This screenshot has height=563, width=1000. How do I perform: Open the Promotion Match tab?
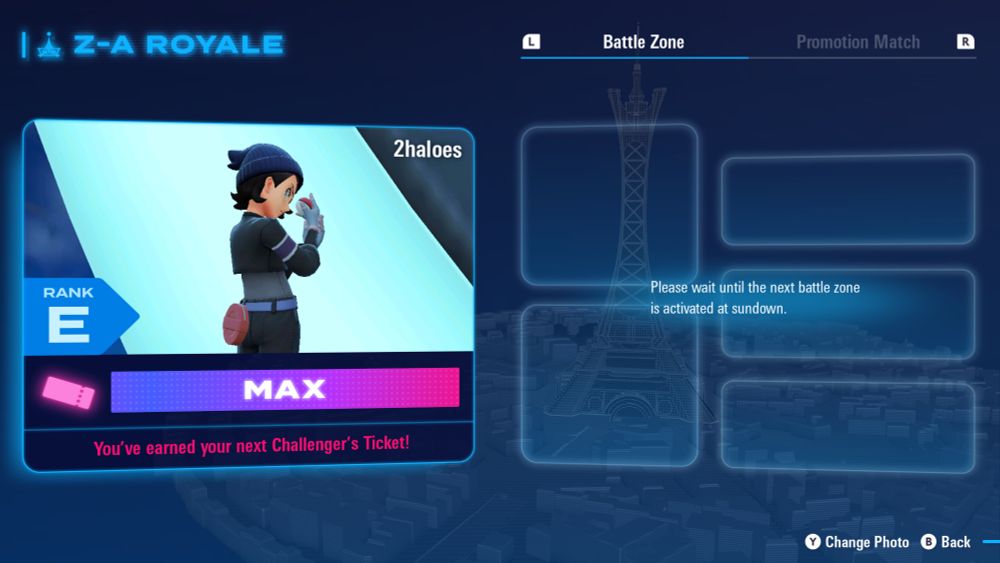(x=857, y=42)
